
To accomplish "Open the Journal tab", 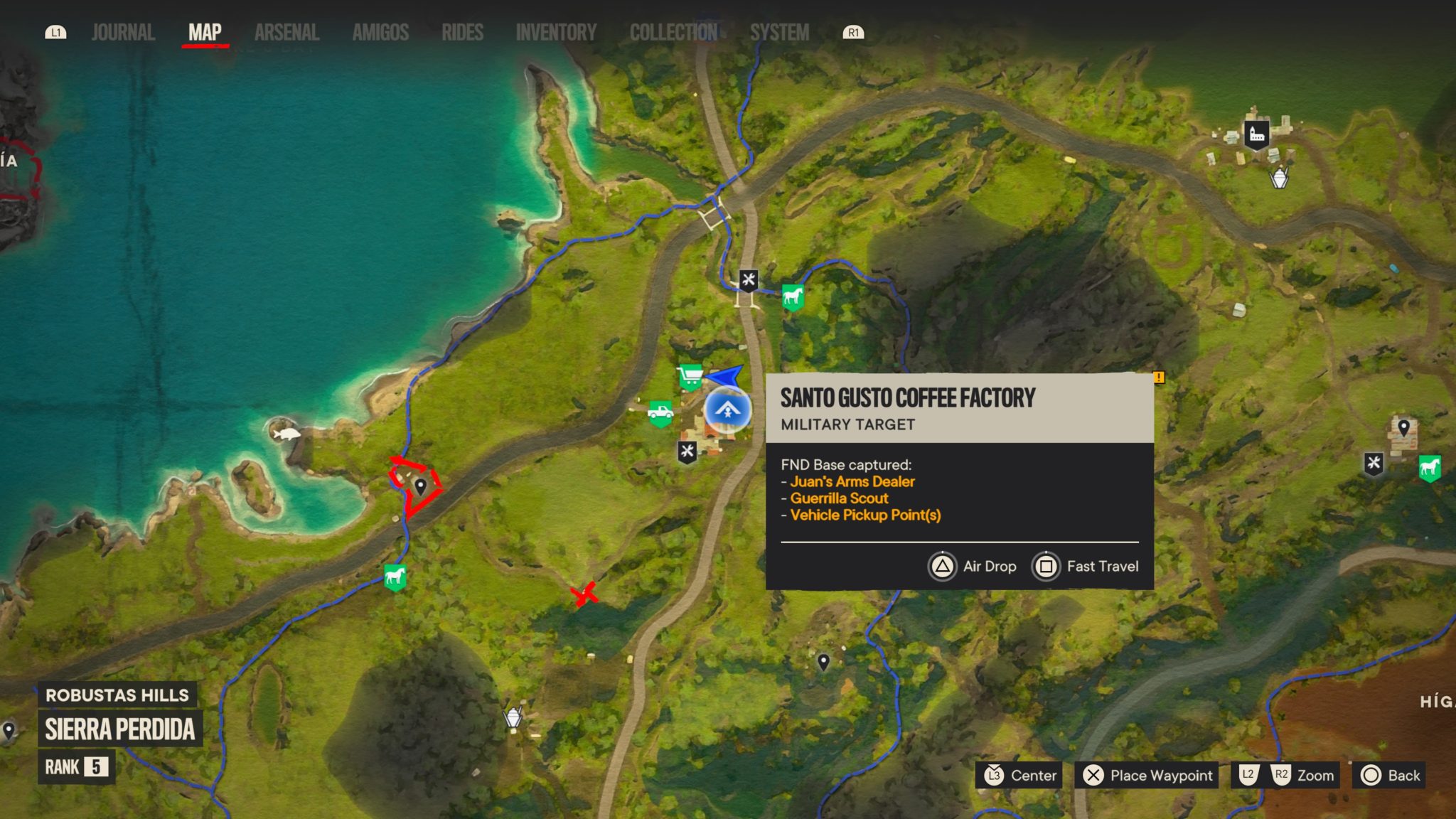I will pos(122,31).
